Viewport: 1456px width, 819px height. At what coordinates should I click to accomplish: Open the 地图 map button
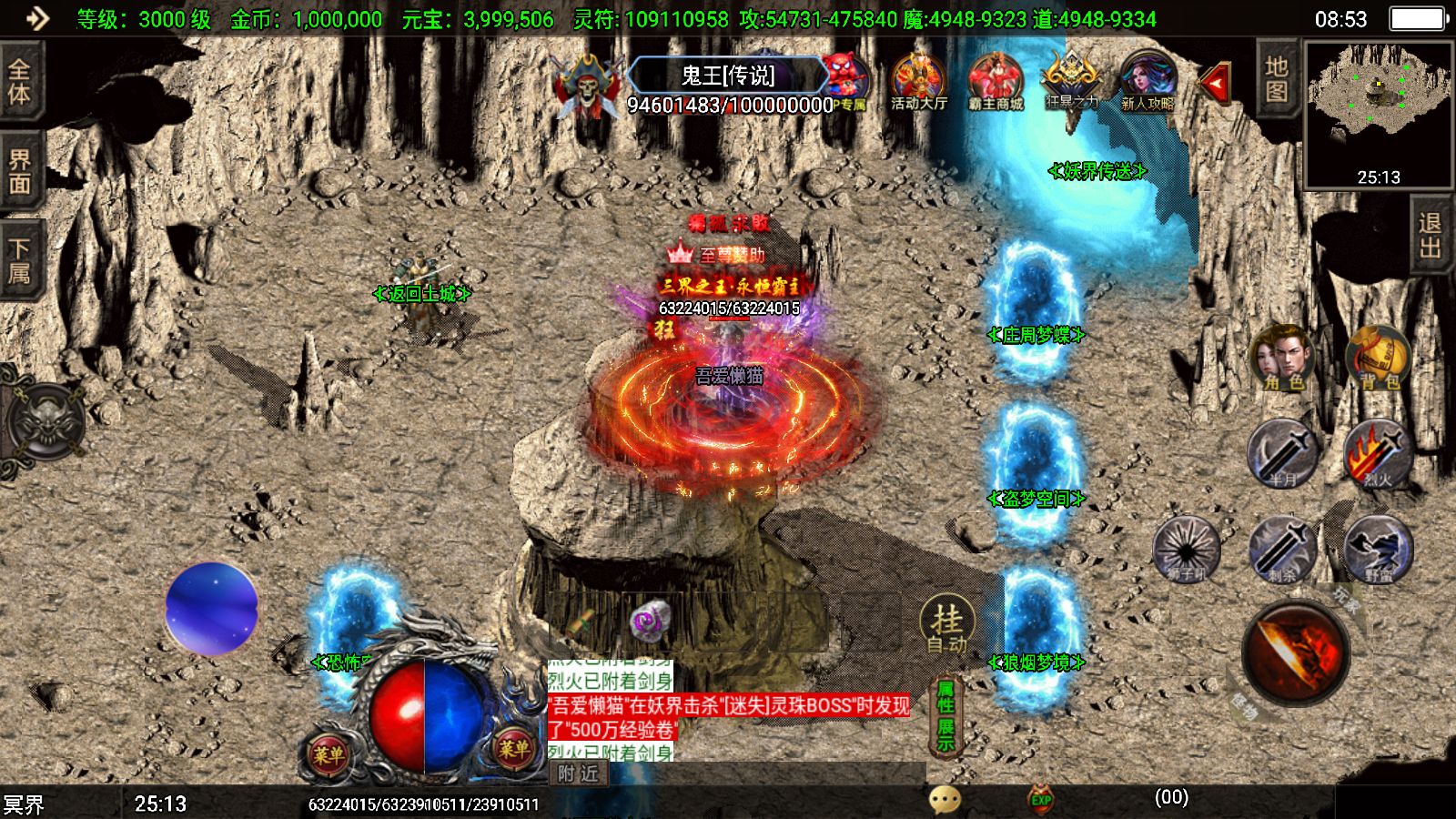click(x=1276, y=79)
